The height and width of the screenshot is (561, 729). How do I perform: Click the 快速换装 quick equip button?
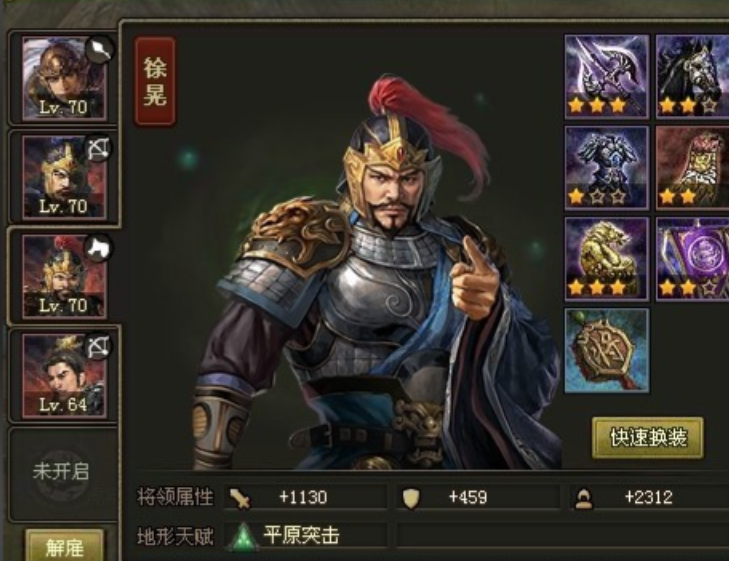[x=647, y=437]
